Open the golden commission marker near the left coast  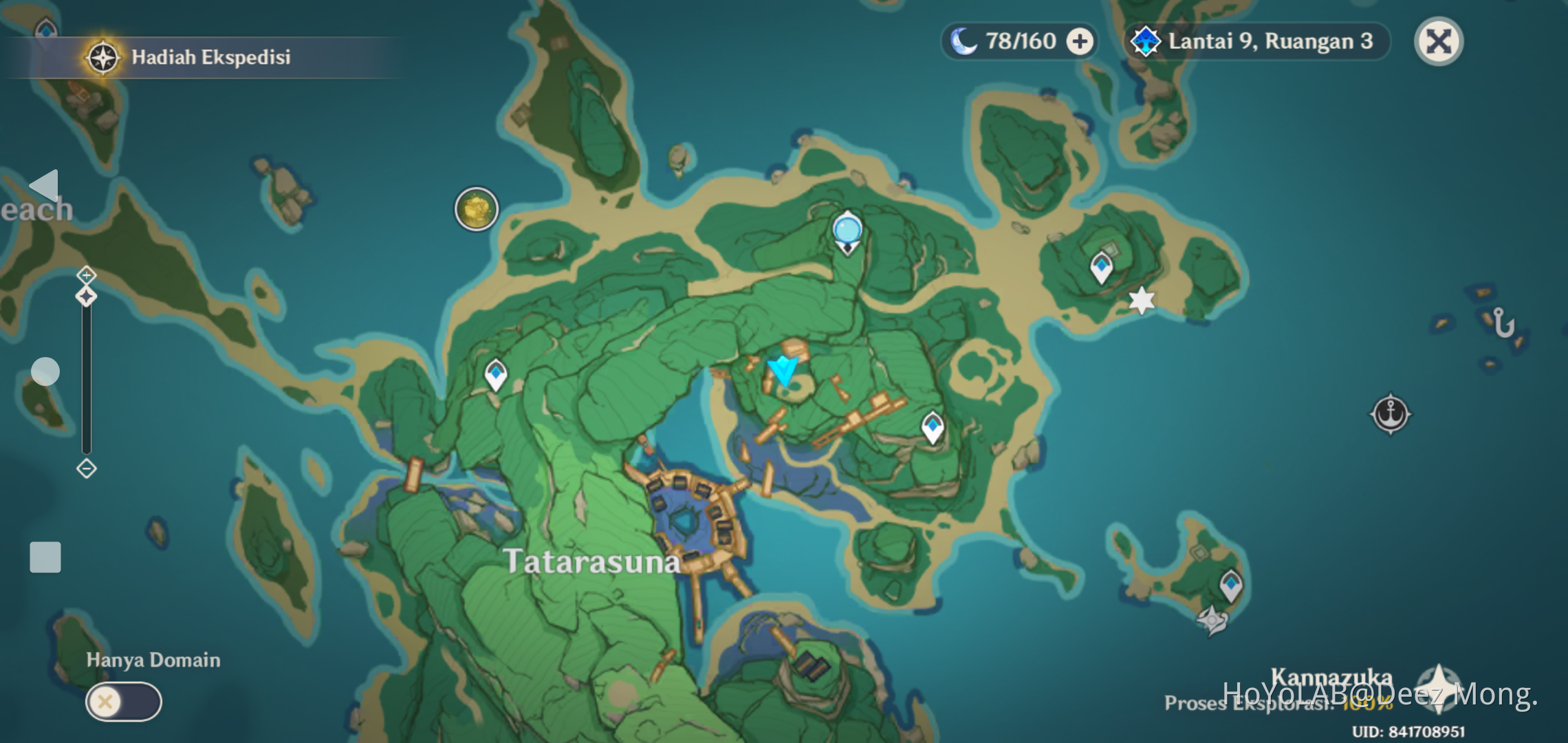[x=476, y=208]
